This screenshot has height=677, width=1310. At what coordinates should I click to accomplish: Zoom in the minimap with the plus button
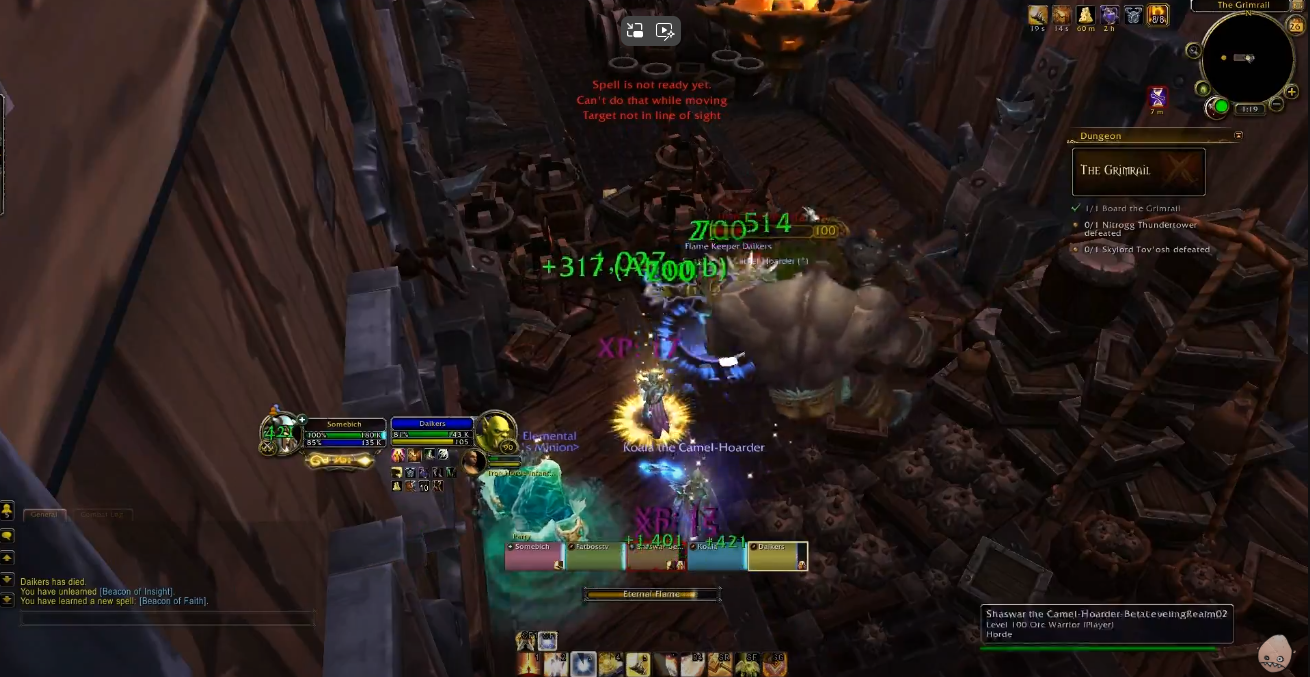[x=1292, y=91]
